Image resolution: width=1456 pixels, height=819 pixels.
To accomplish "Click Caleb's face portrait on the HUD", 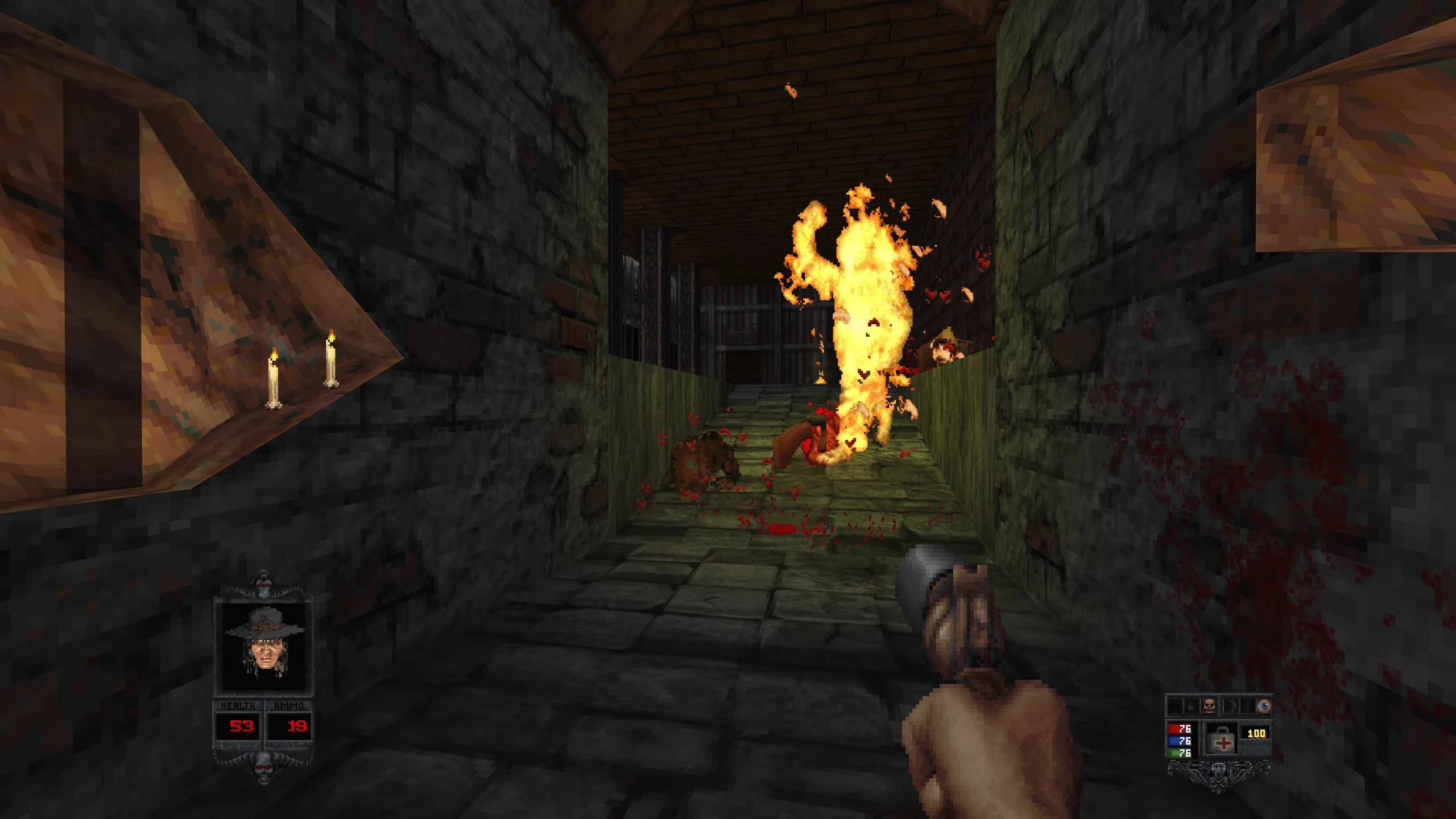I will (x=263, y=647).
